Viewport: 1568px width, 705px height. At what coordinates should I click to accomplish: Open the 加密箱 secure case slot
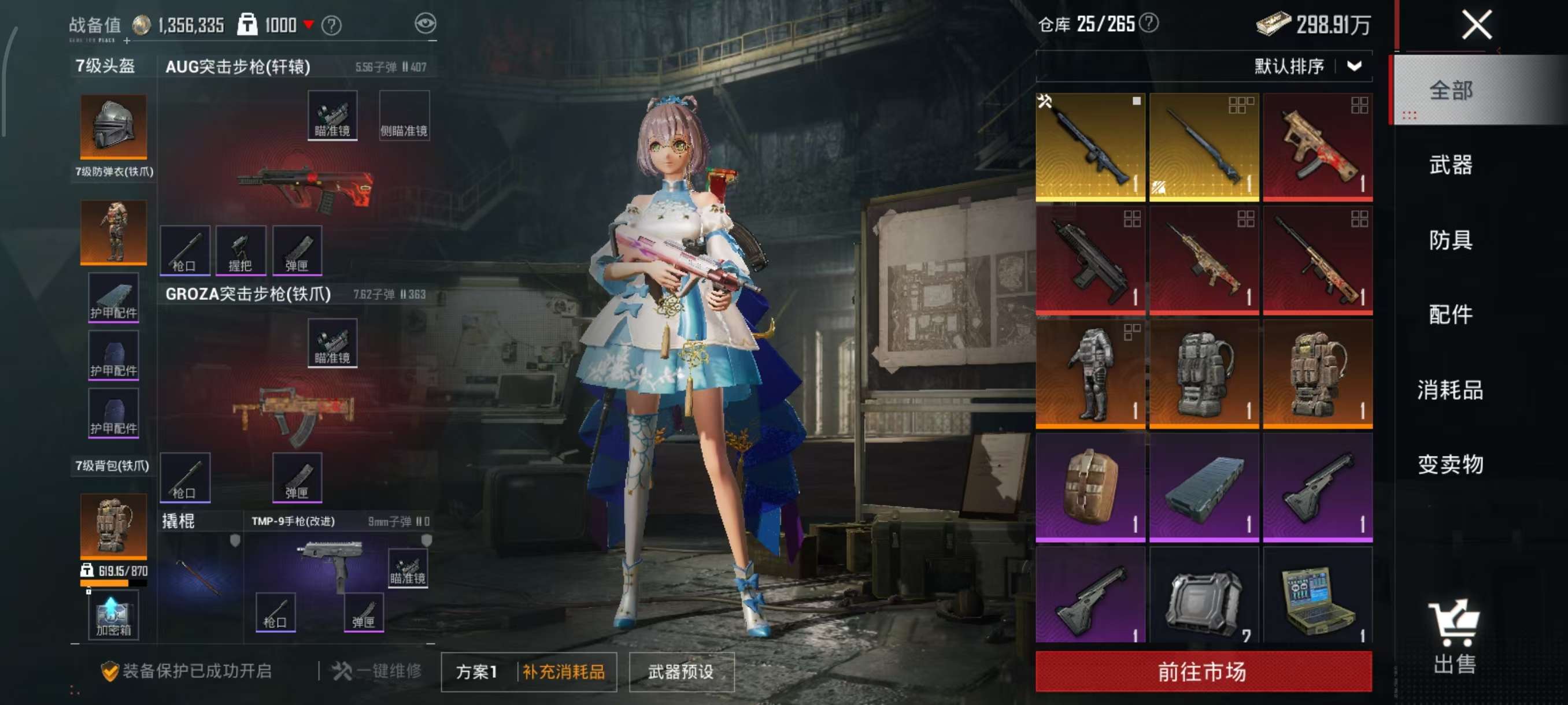(113, 616)
